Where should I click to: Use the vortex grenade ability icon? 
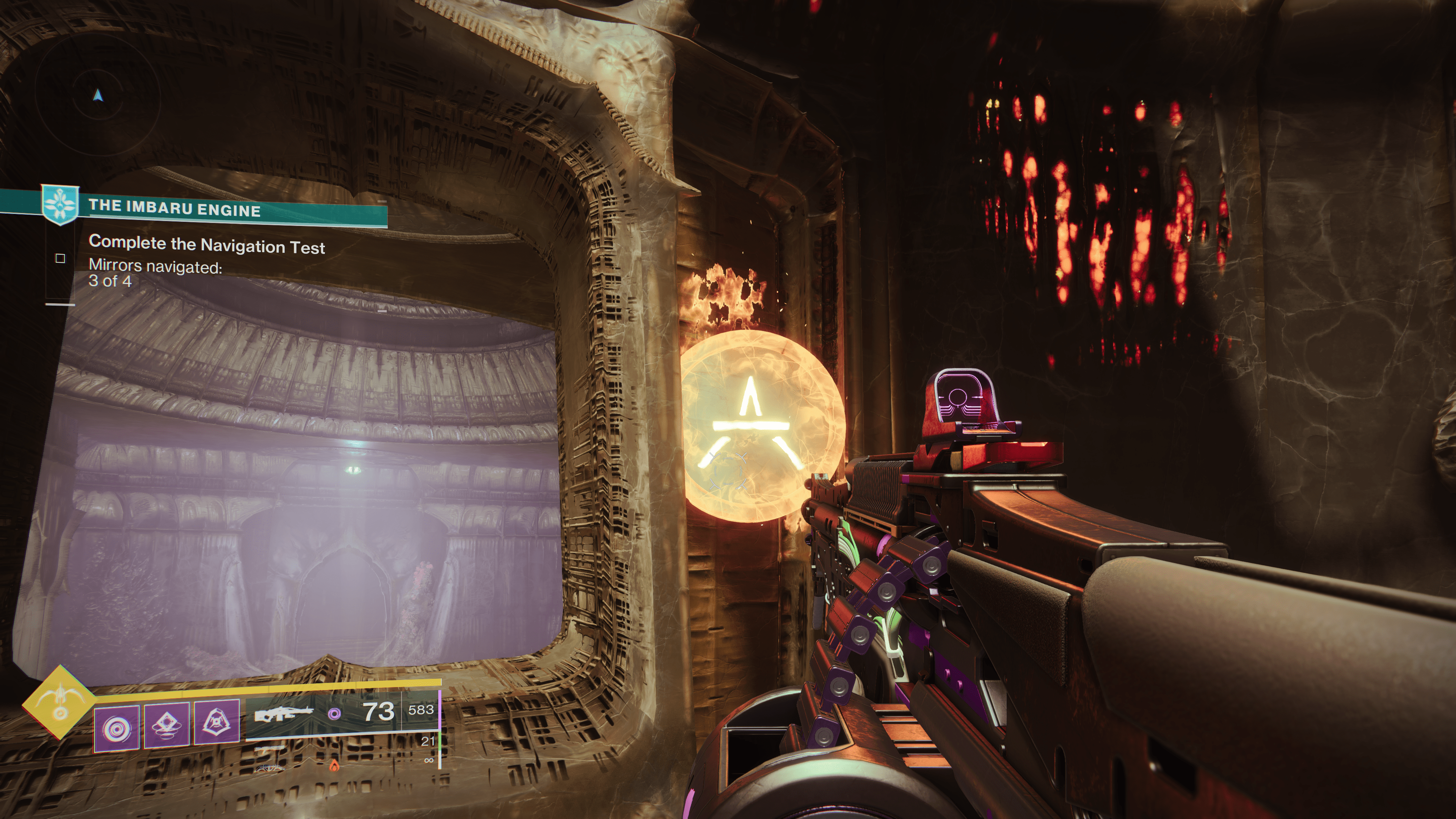click(116, 728)
